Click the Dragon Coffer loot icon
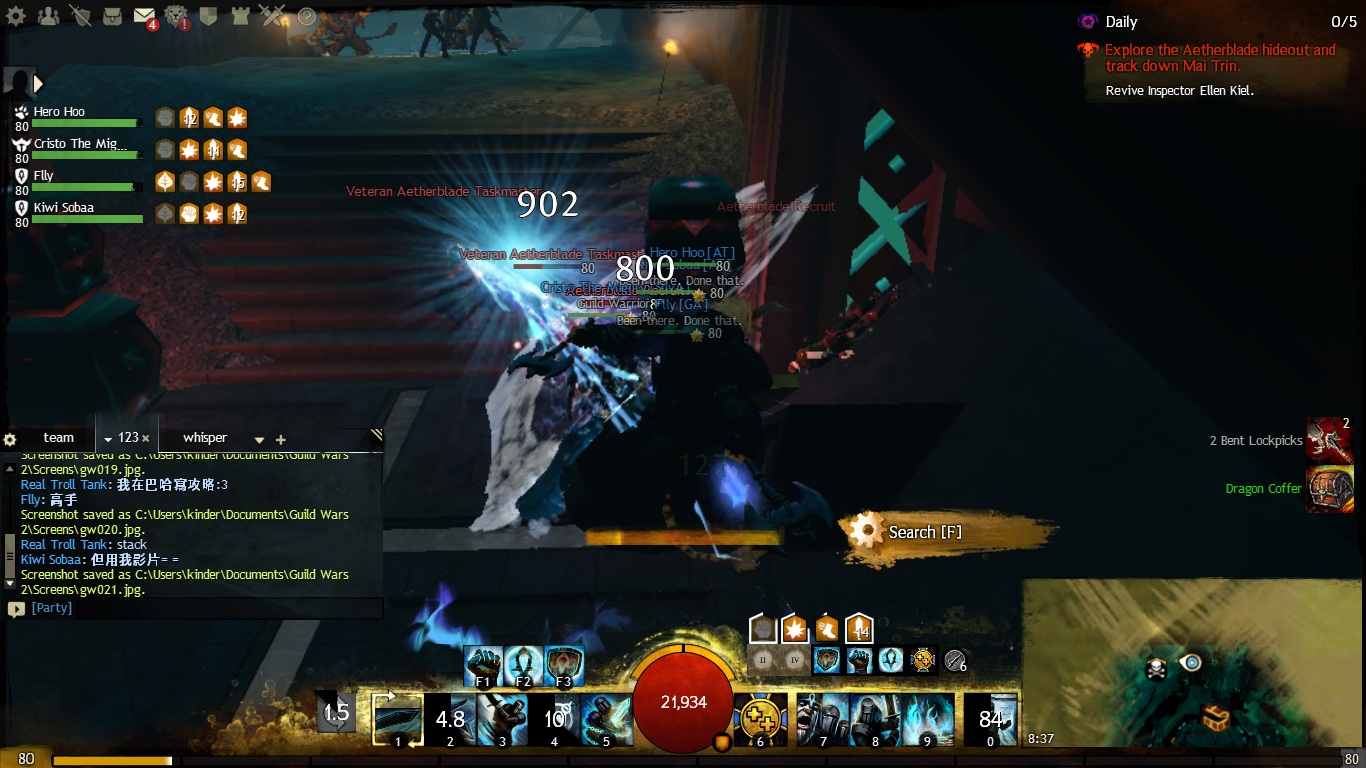 (x=1330, y=489)
